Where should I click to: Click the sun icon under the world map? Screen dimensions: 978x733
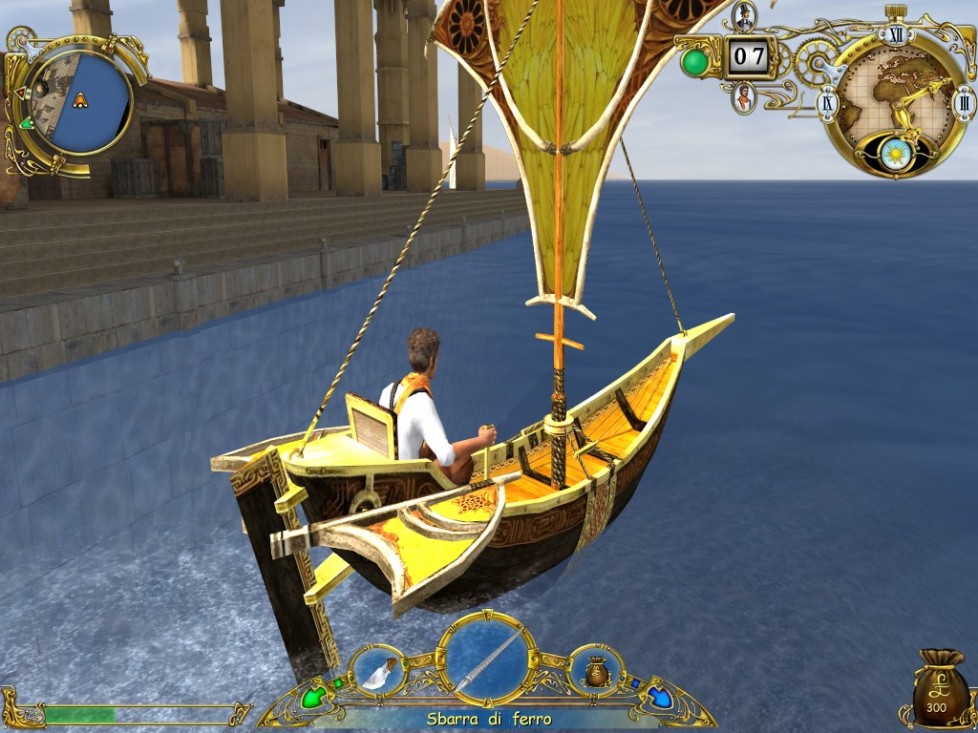tap(894, 153)
